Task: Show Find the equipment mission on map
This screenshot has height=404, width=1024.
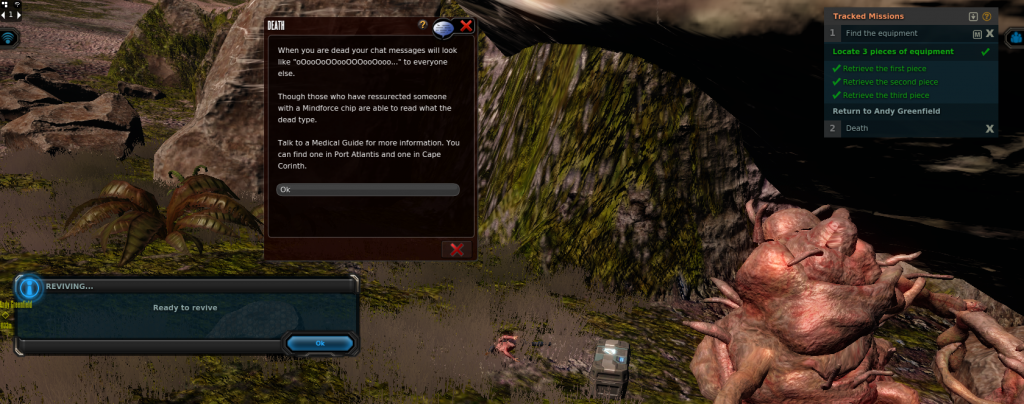Action: point(976,33)
